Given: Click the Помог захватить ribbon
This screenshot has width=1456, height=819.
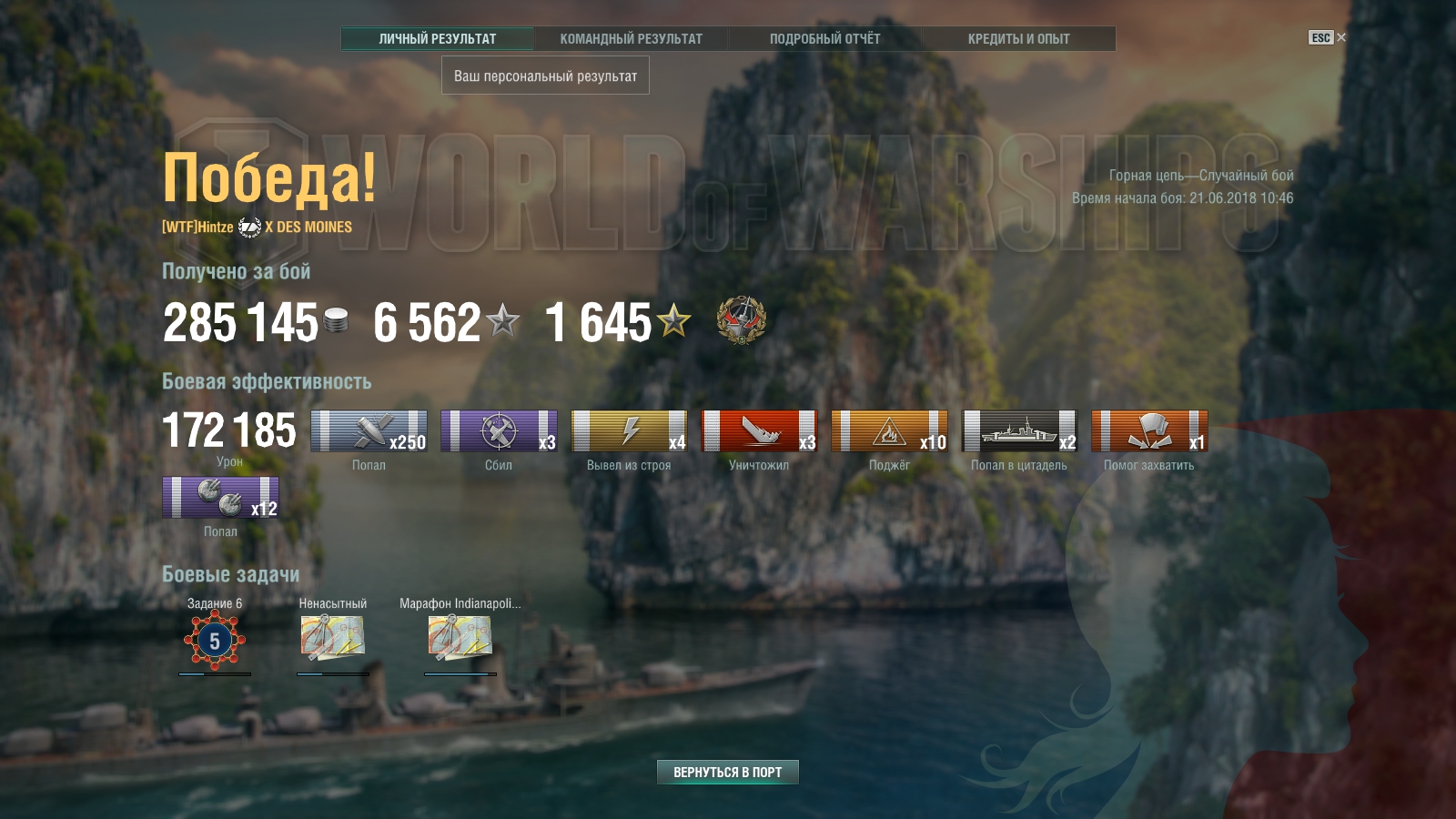Looking at the screenshot, I should [x=1149, y=430].
